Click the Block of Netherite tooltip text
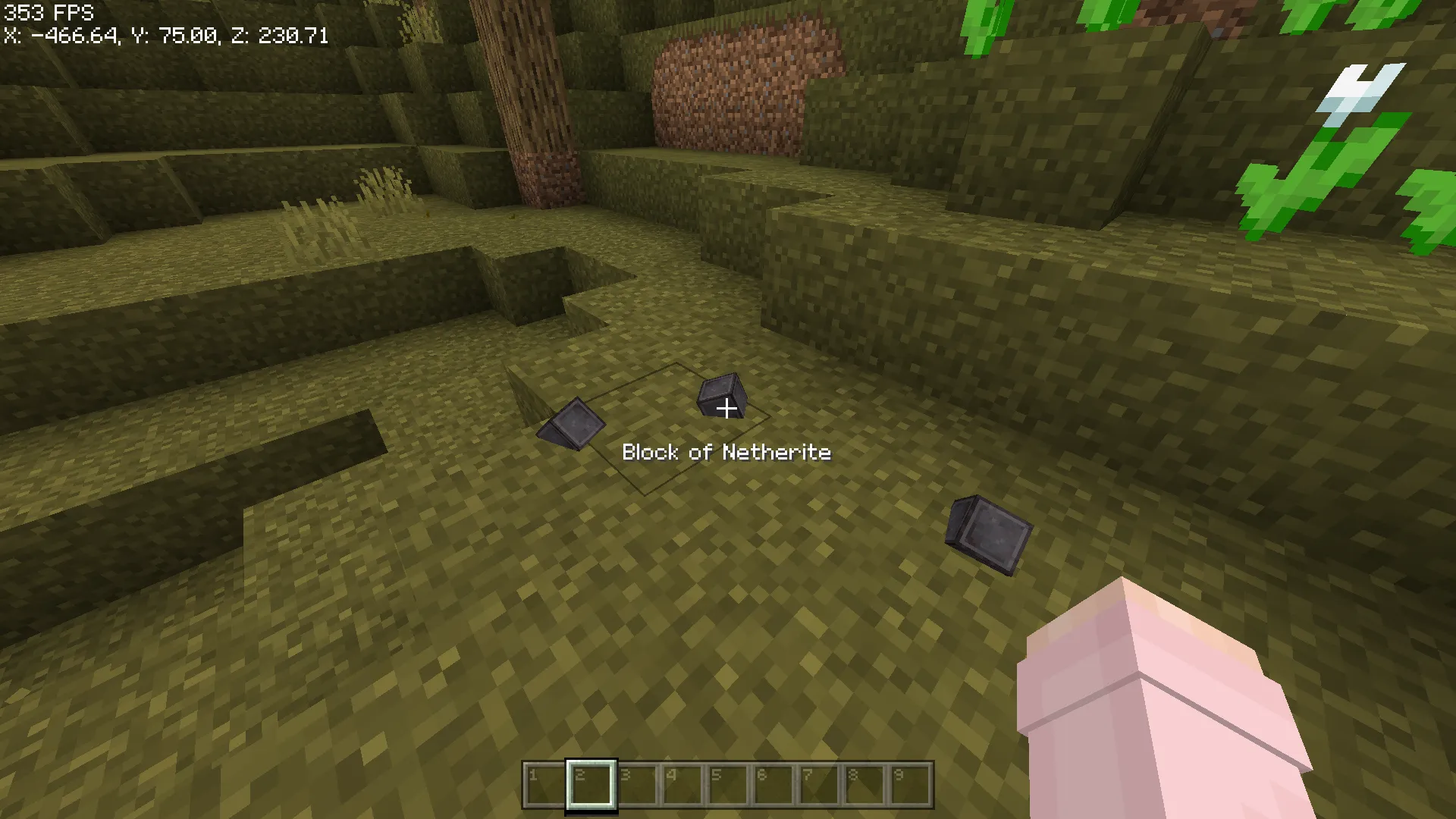1456x819 pixels. (x=726, y=452)
